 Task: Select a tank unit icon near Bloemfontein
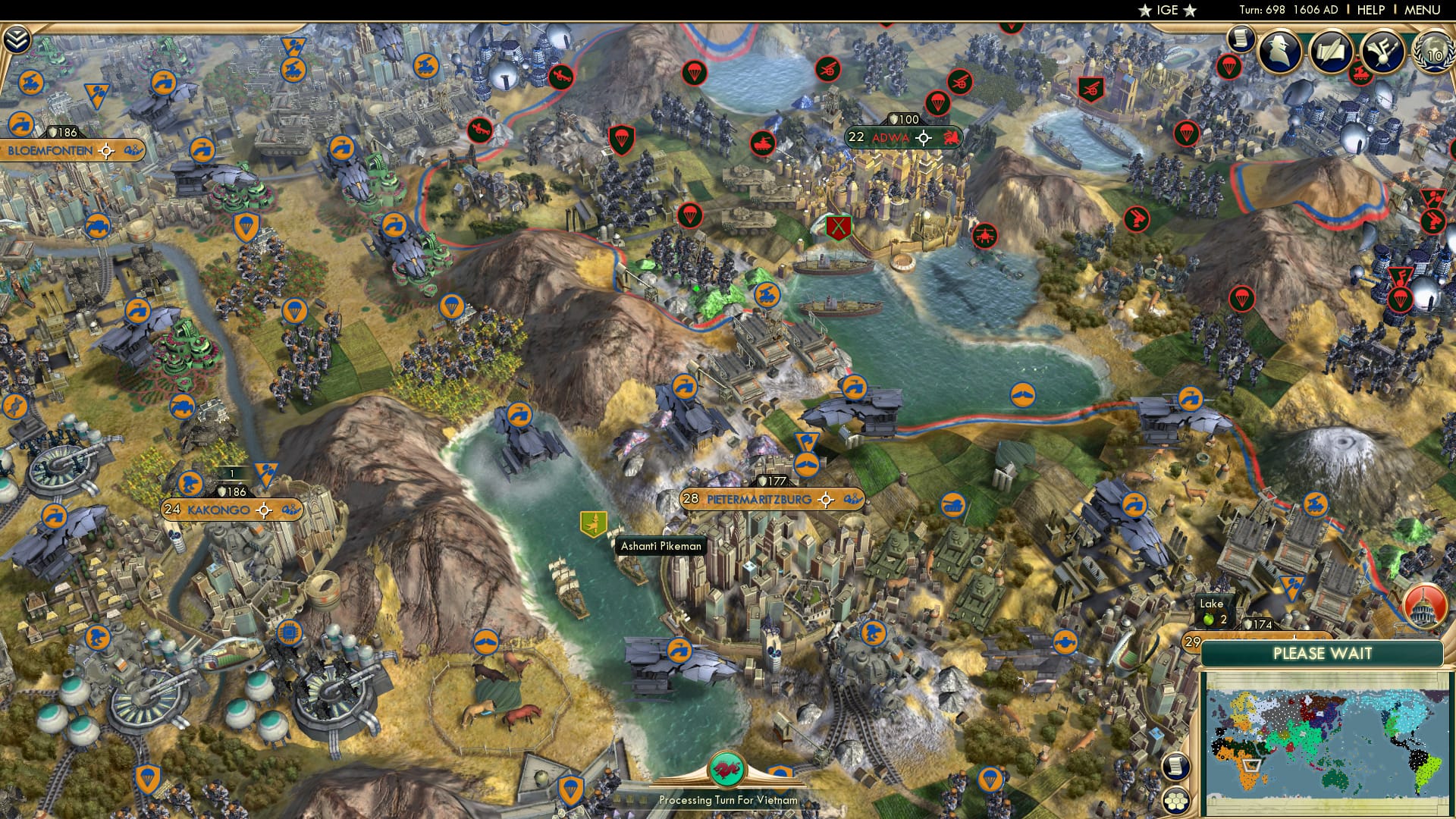(x=97, y=227)
